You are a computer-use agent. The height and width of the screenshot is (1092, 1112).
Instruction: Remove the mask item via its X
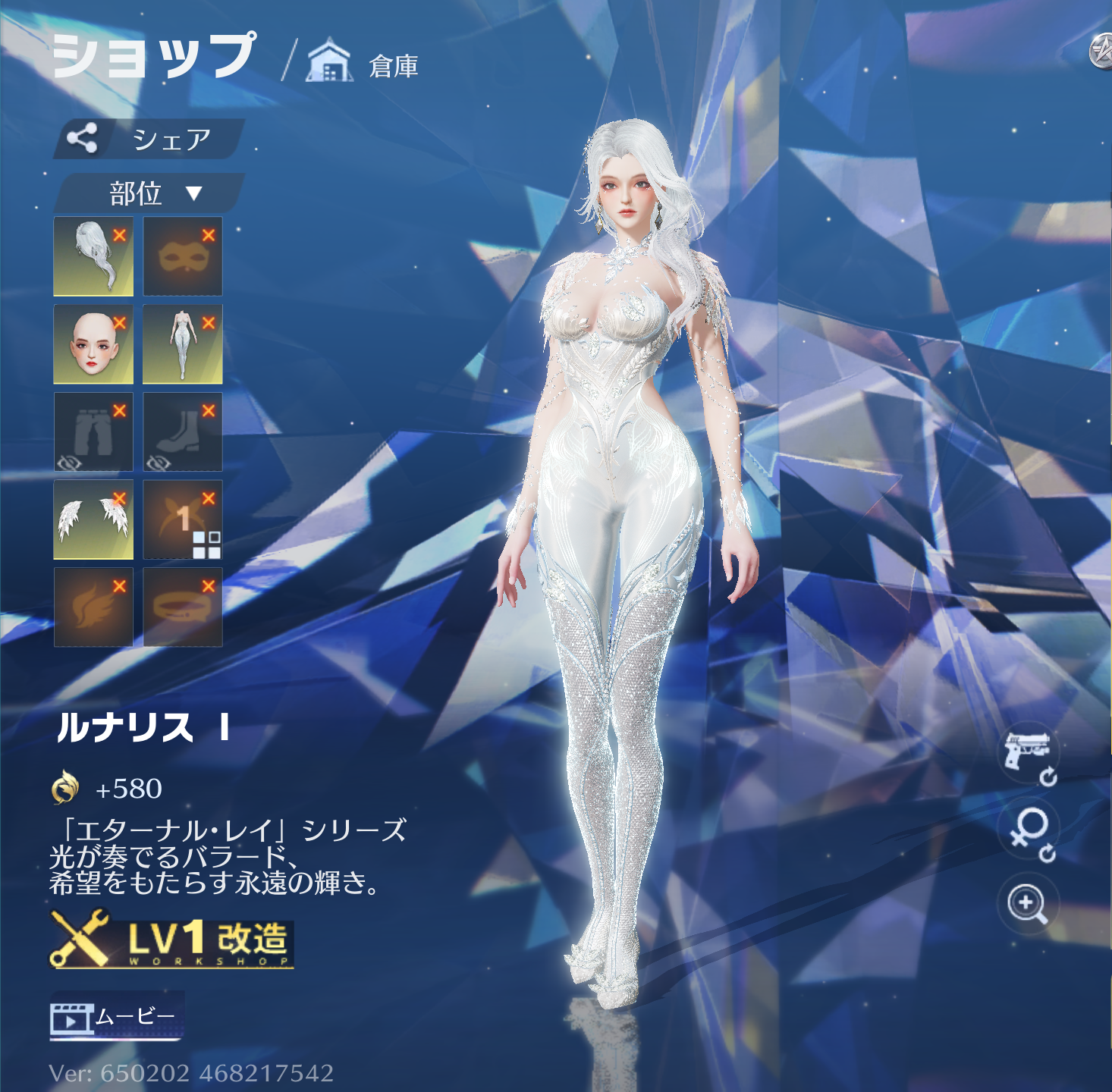209,235
